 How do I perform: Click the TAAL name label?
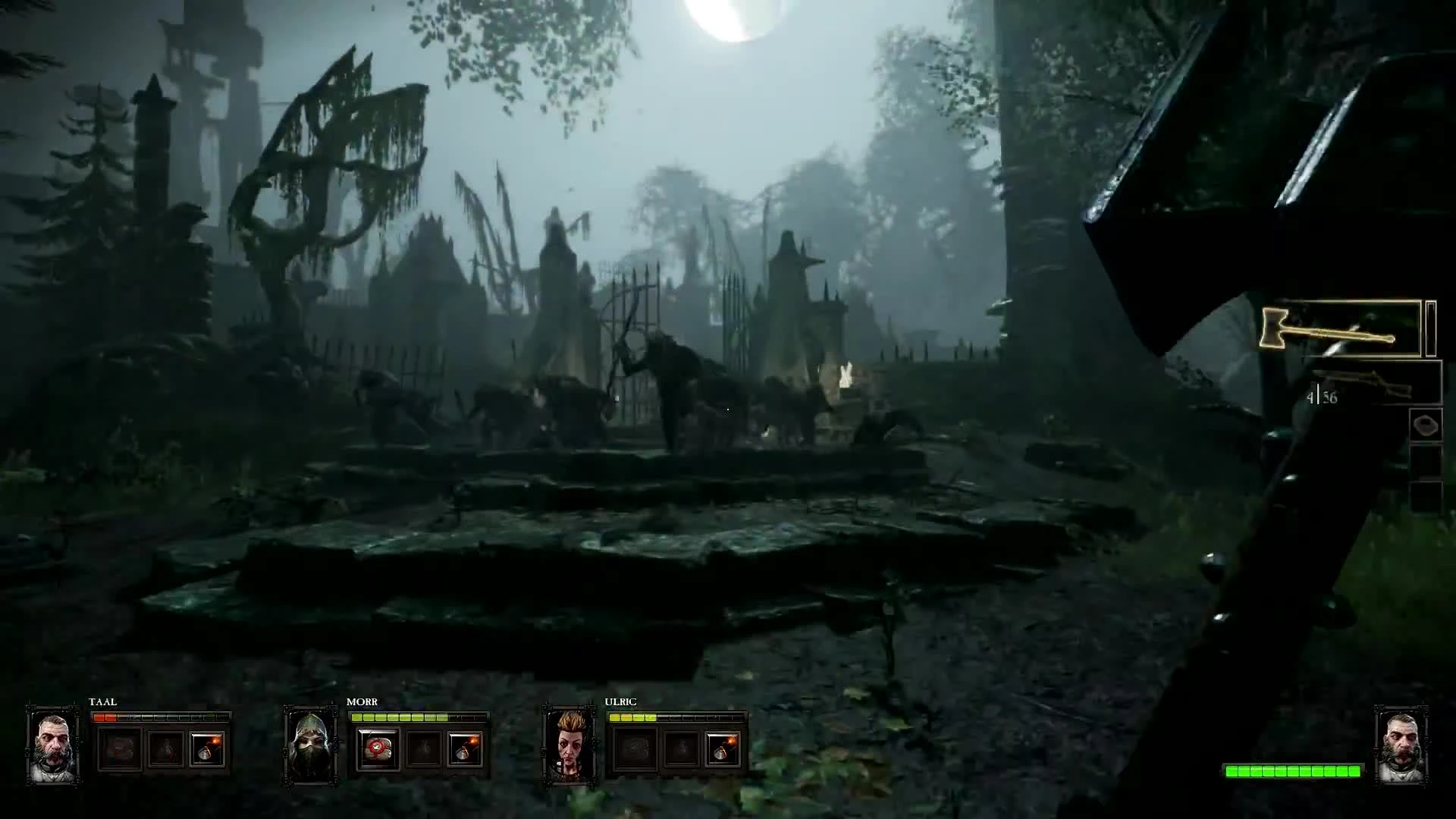[x=105, y=701]
